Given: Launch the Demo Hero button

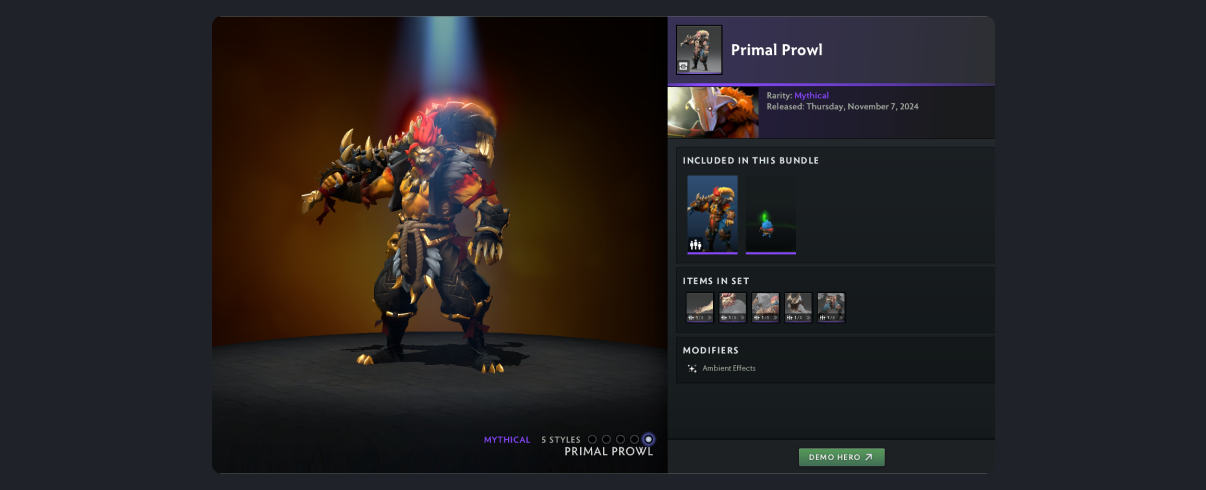Looking at the screenshot, I should pos(841,457).
